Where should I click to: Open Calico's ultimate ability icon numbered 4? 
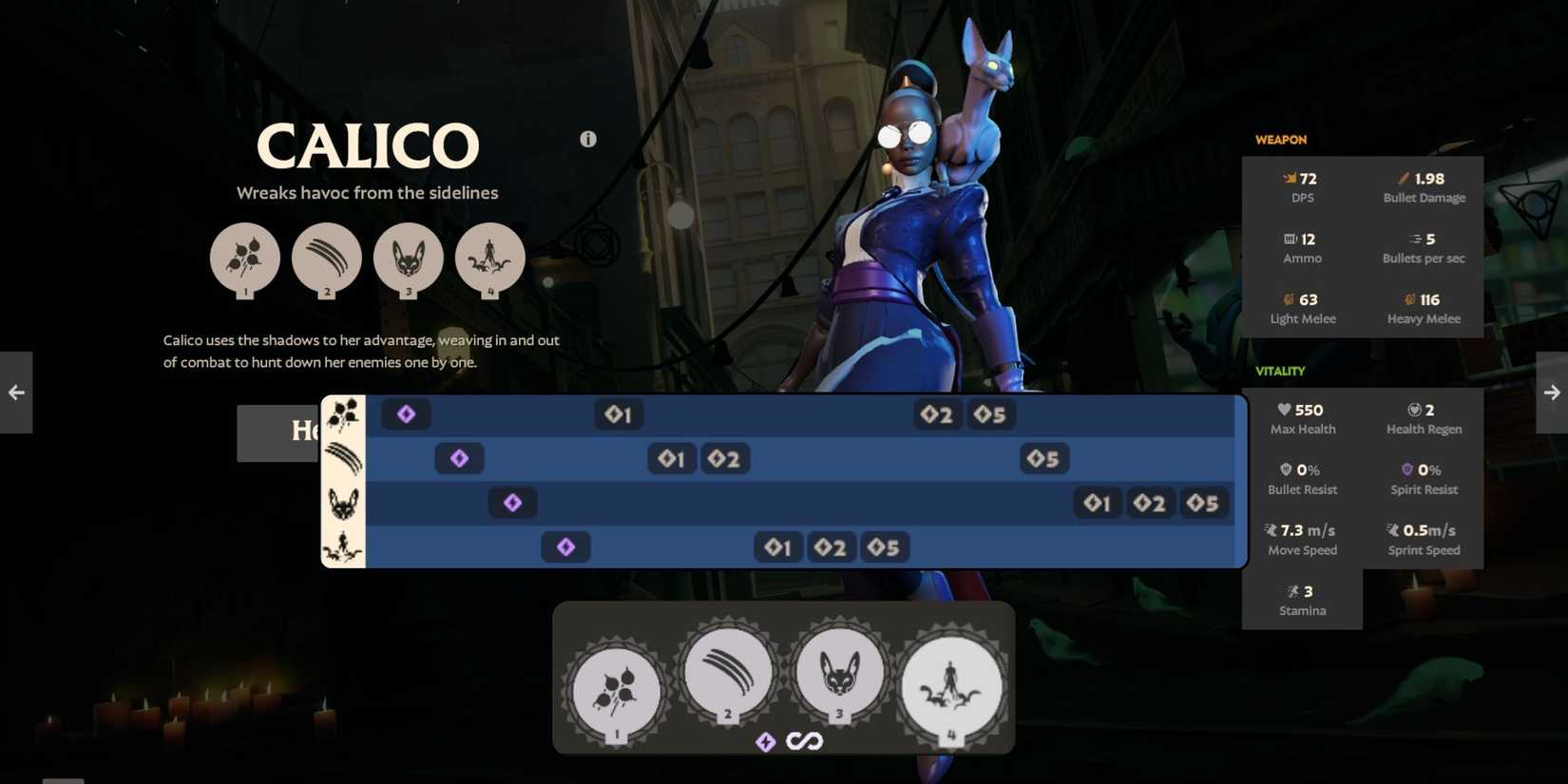coord(952,687)
